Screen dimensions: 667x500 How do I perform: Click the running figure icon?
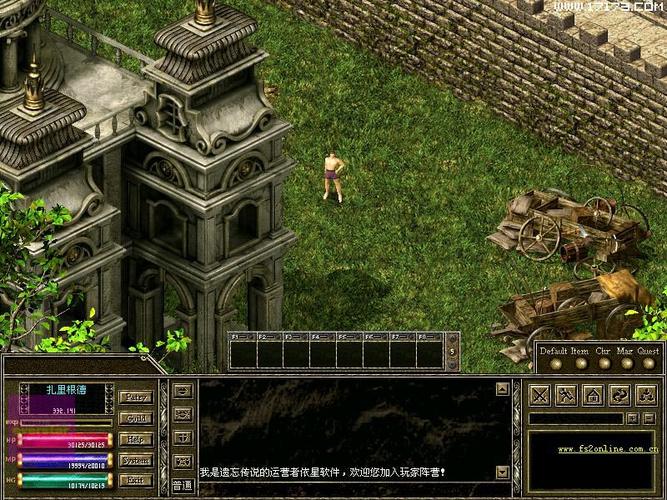(567, 394)
